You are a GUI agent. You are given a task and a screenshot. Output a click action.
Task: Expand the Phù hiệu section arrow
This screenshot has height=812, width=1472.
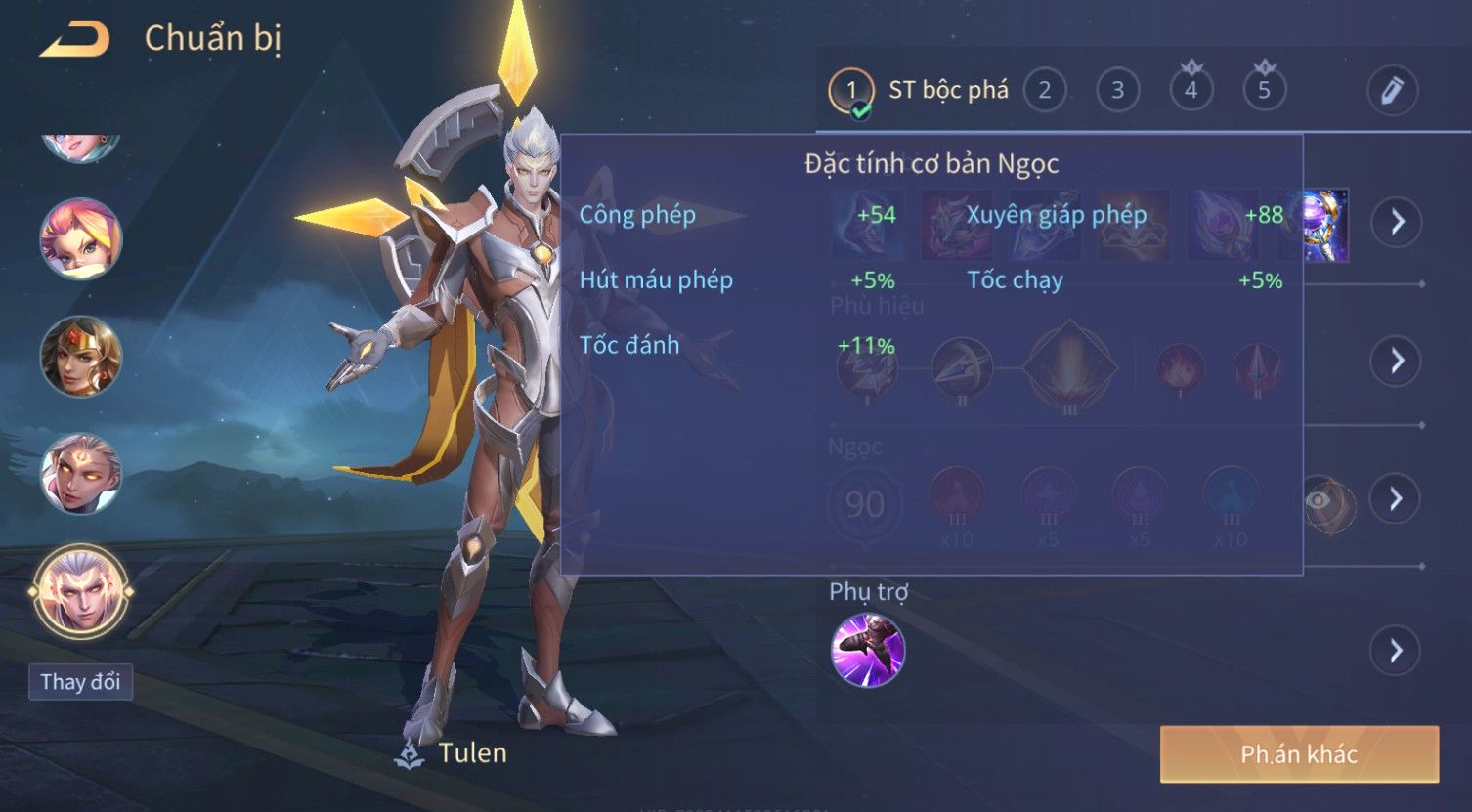click(x=1397, y=361)
